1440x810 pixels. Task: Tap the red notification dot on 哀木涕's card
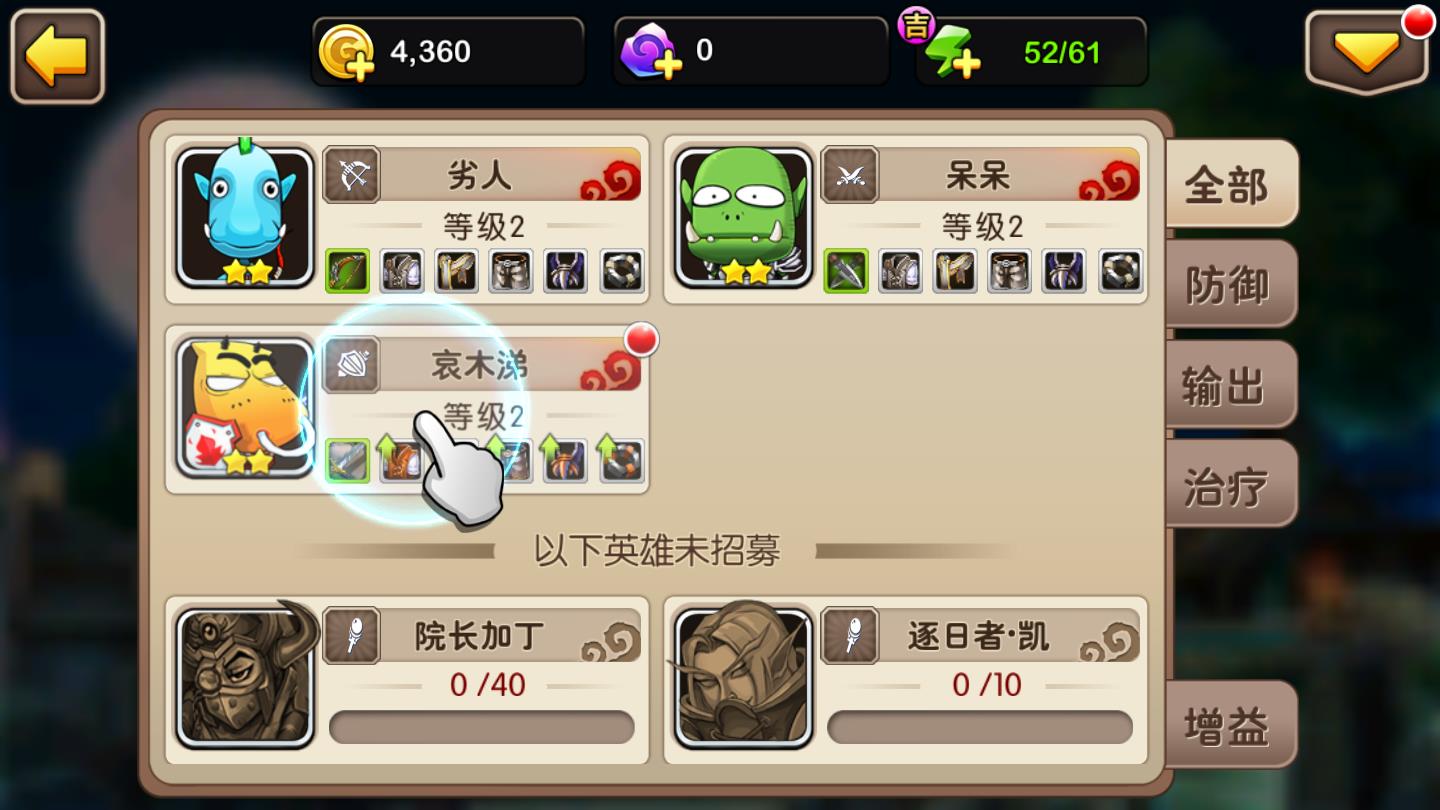pos(641,340)
